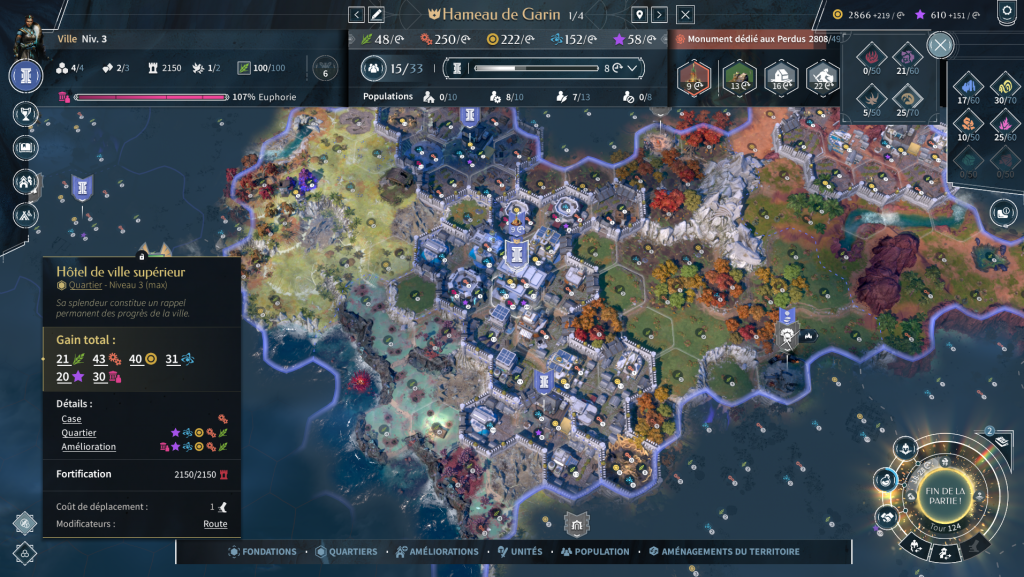Dismiss the resource panel with the round X
1024x577 pixels.
tap(940, 45)
